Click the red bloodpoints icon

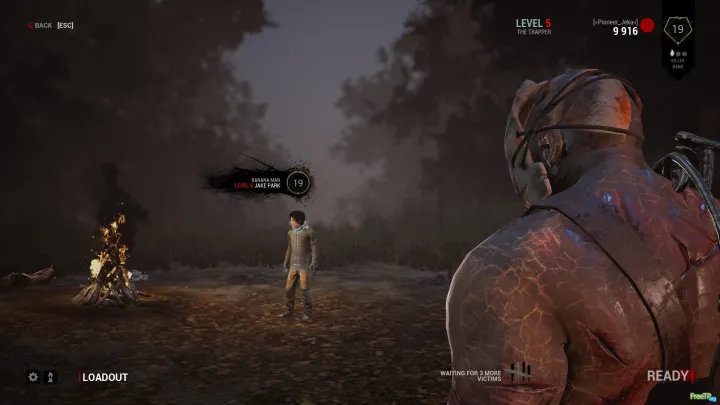point(647,25)
